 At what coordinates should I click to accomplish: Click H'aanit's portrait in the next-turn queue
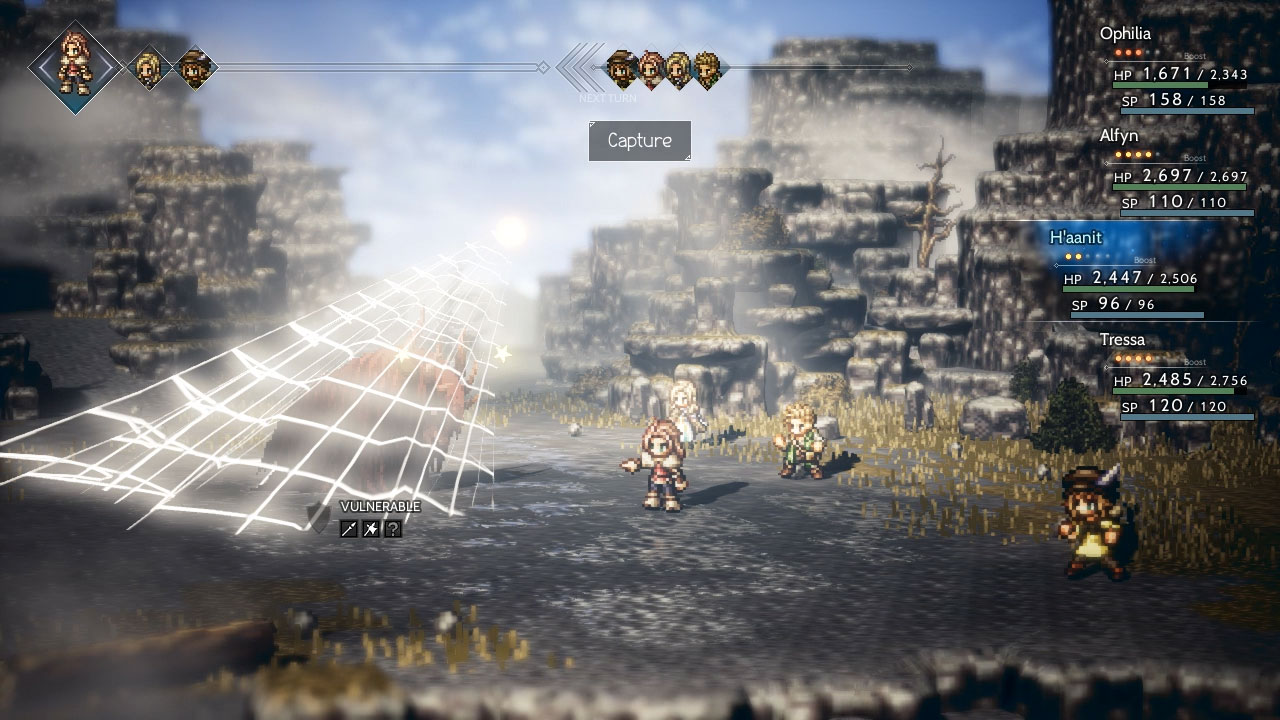[x=652, y=68]
